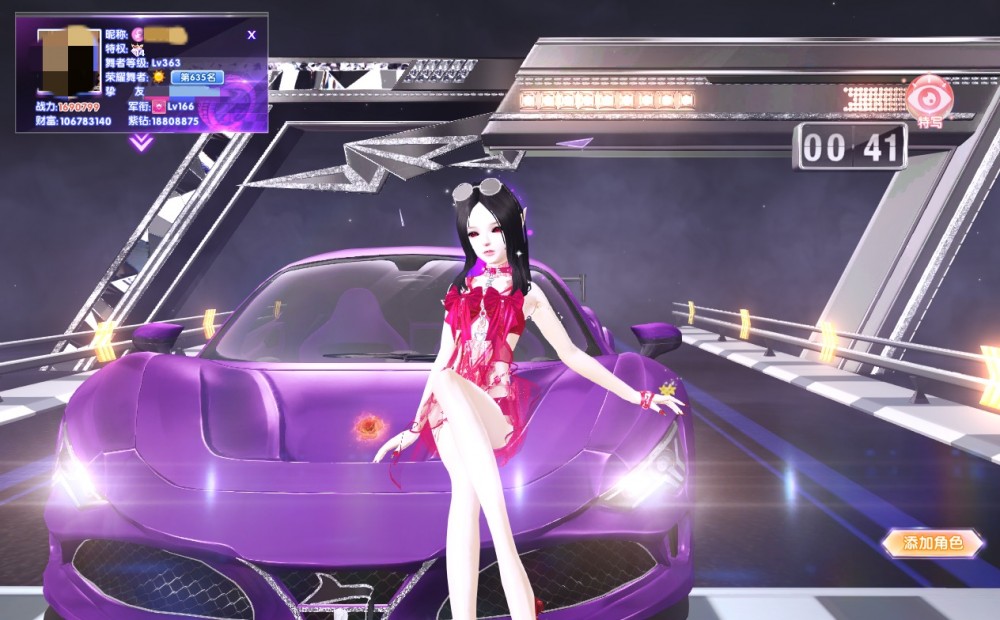Click the 添加角色 add character button

[932, 543]
